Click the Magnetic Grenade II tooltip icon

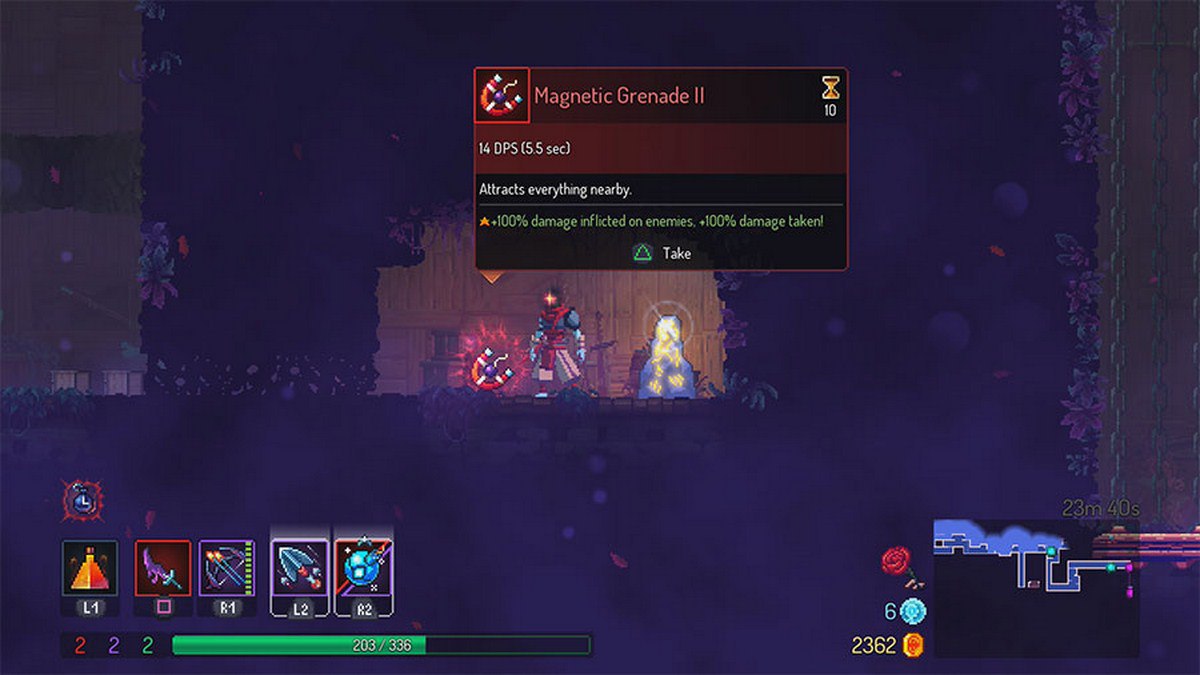[x=502, y=95]
